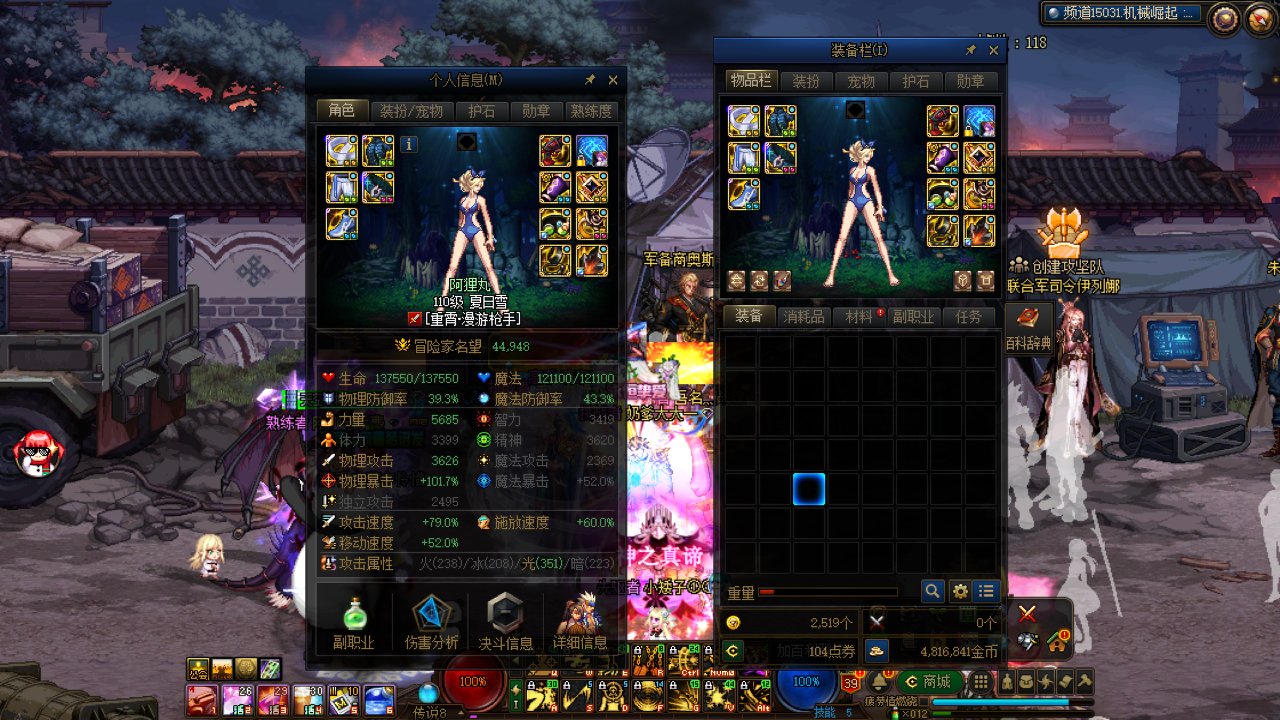Close the 个人信息 character window
The image size is (1280, 720).
pyautogui.click(x=613, y=80)
